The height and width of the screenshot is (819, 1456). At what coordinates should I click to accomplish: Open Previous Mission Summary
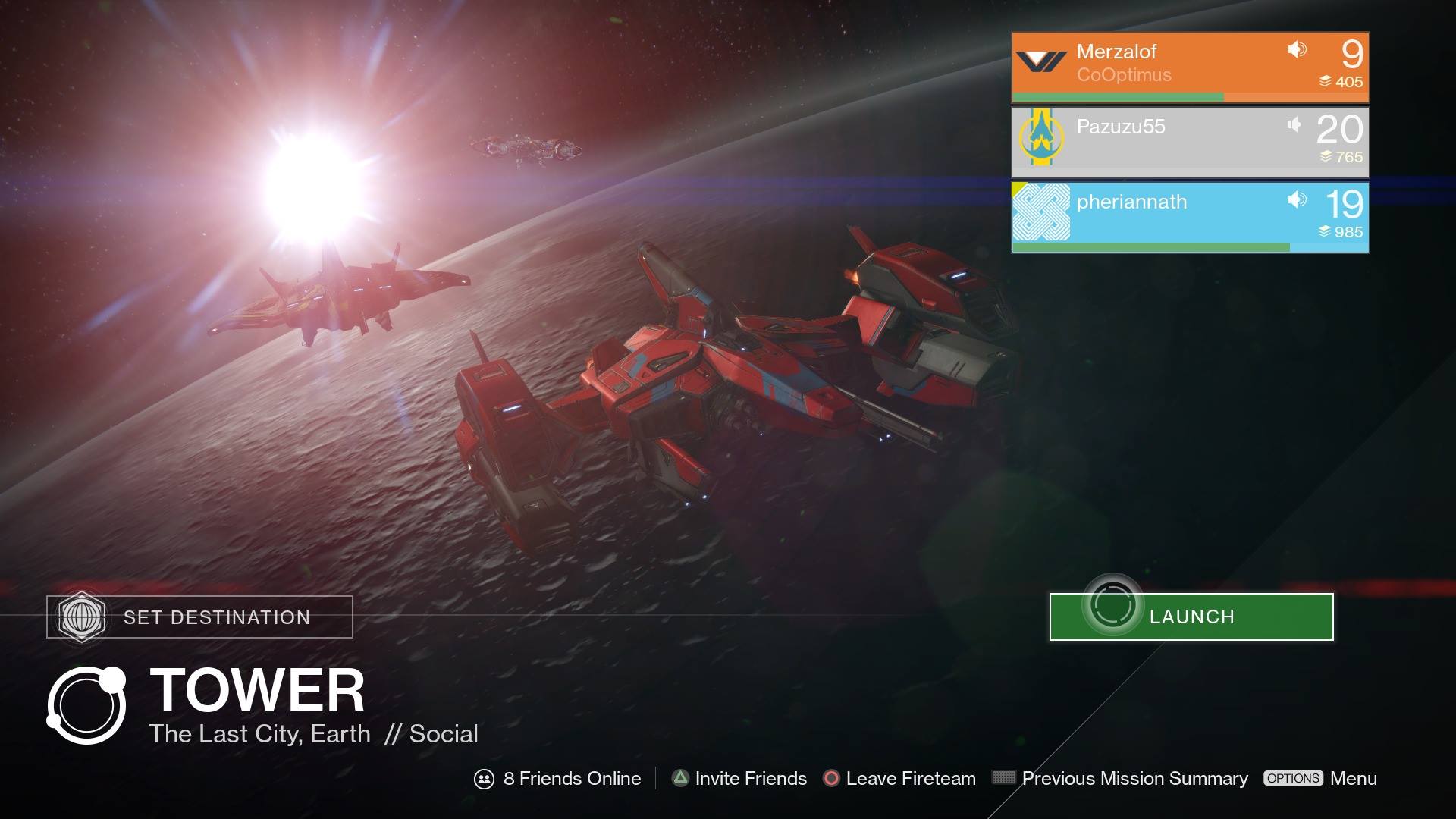click(1120, 778)
